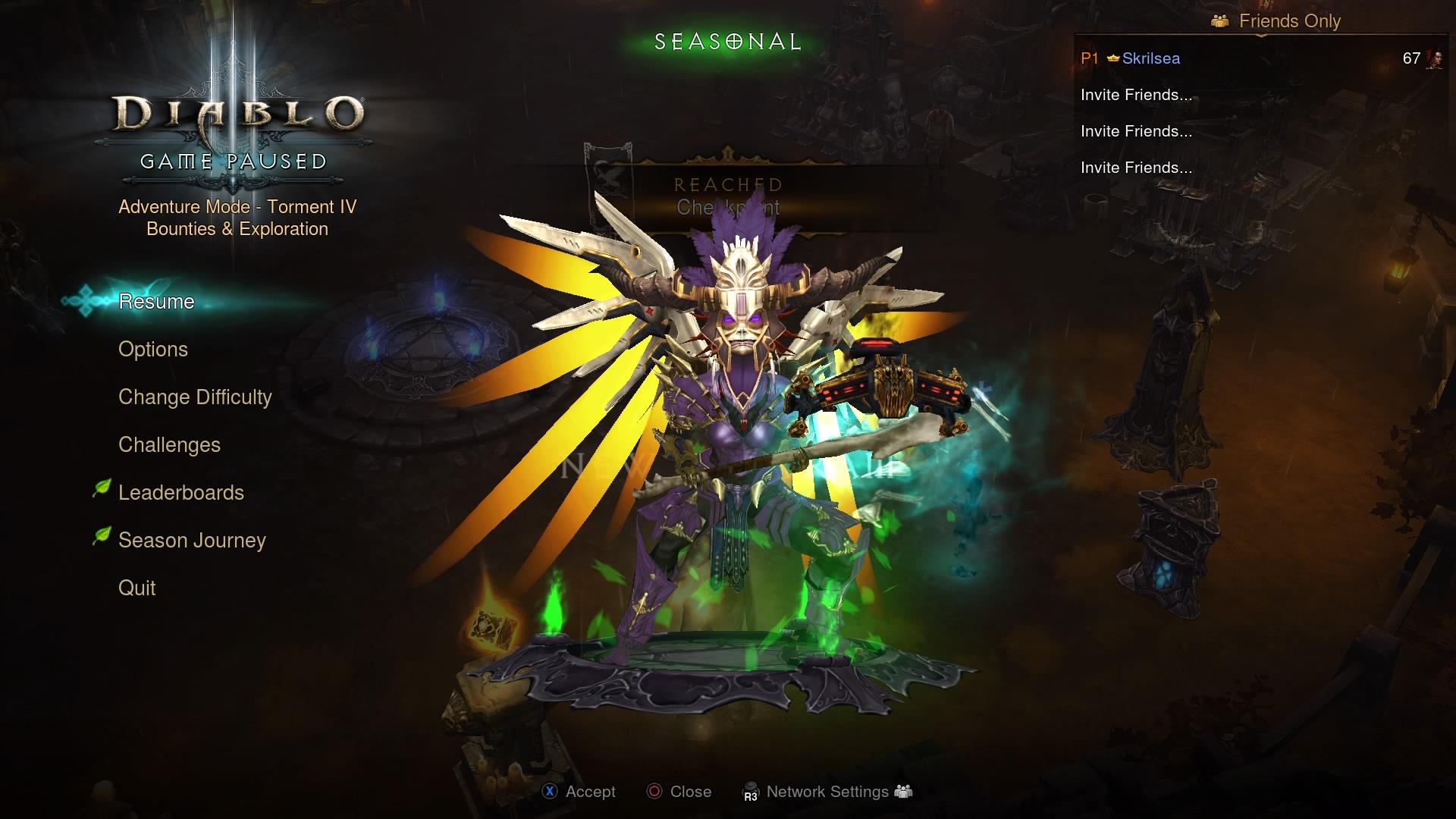
Task: Select player Skrilsea in the party list
Action: 1150,58
